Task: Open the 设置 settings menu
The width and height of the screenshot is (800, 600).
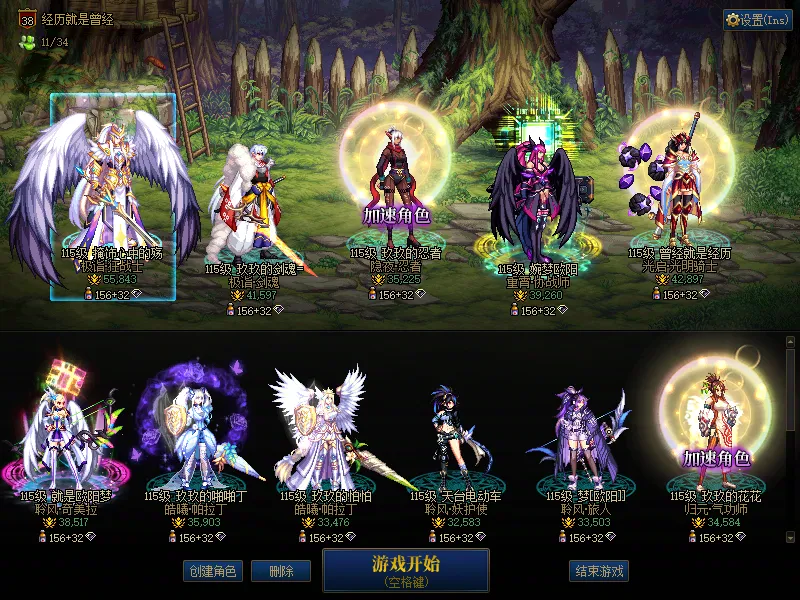Action: click(758, 20)
